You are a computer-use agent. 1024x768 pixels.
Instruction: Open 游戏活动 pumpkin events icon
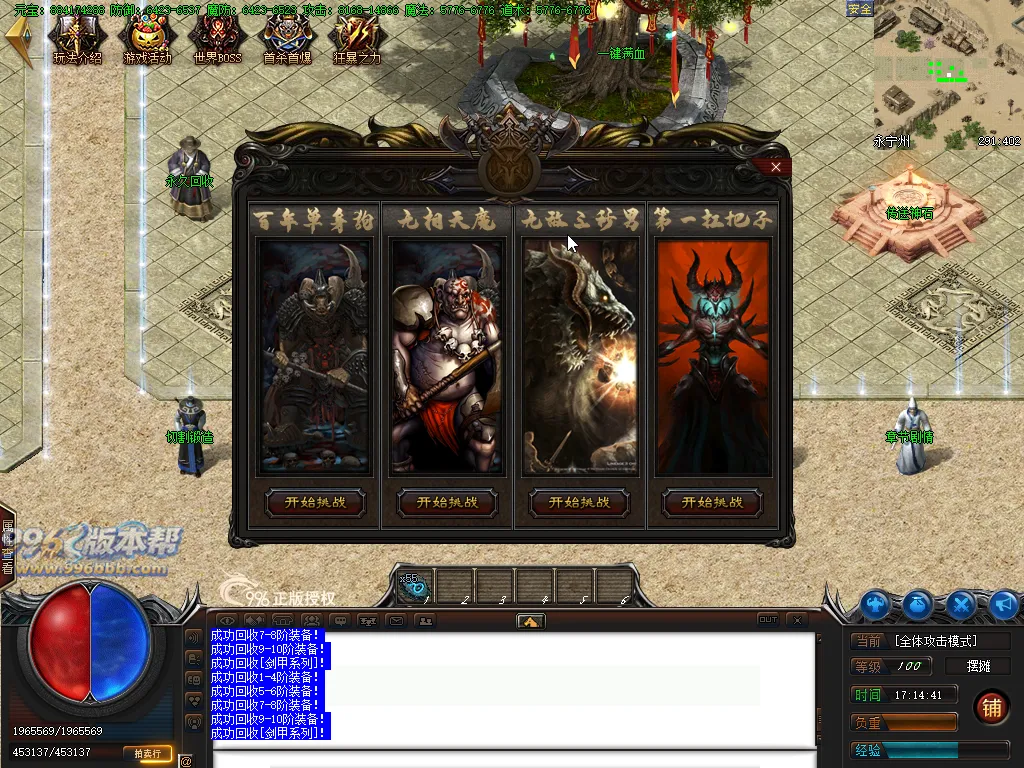coord(147,38)
